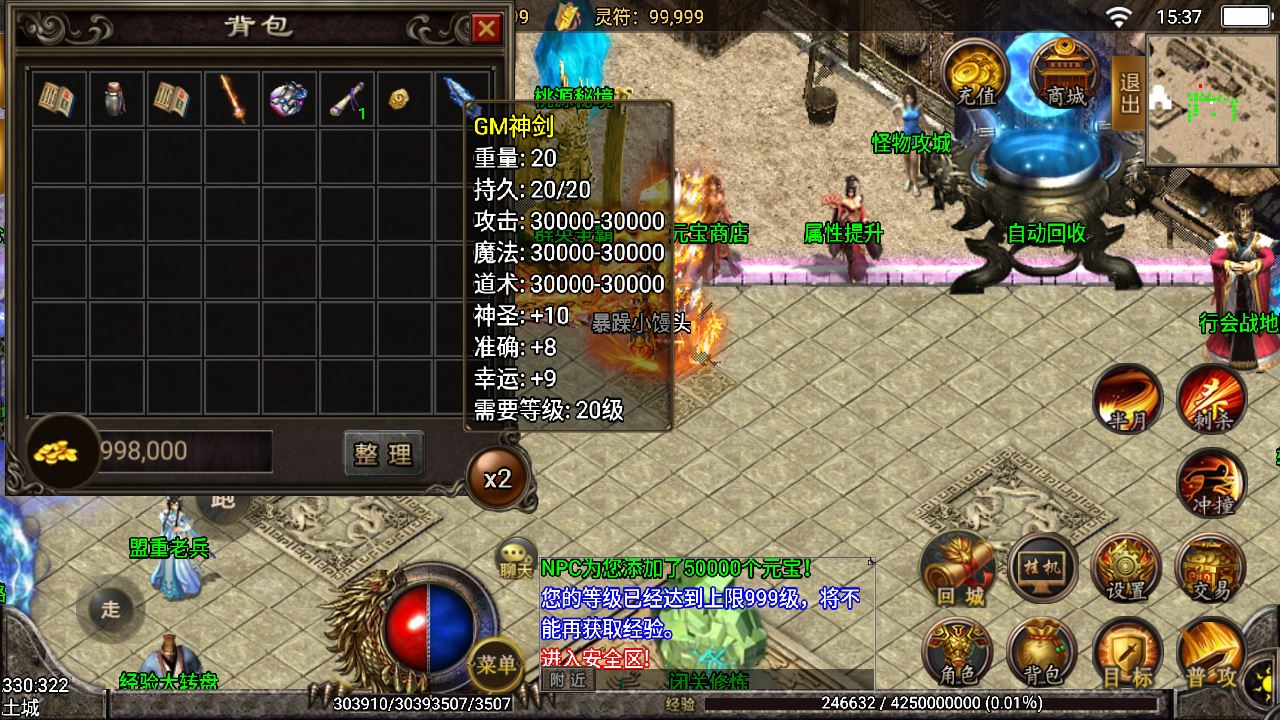The height and width of the screenshot is (720, 1280).
Task: Tap the 整理 sort button
Action: 383,454
